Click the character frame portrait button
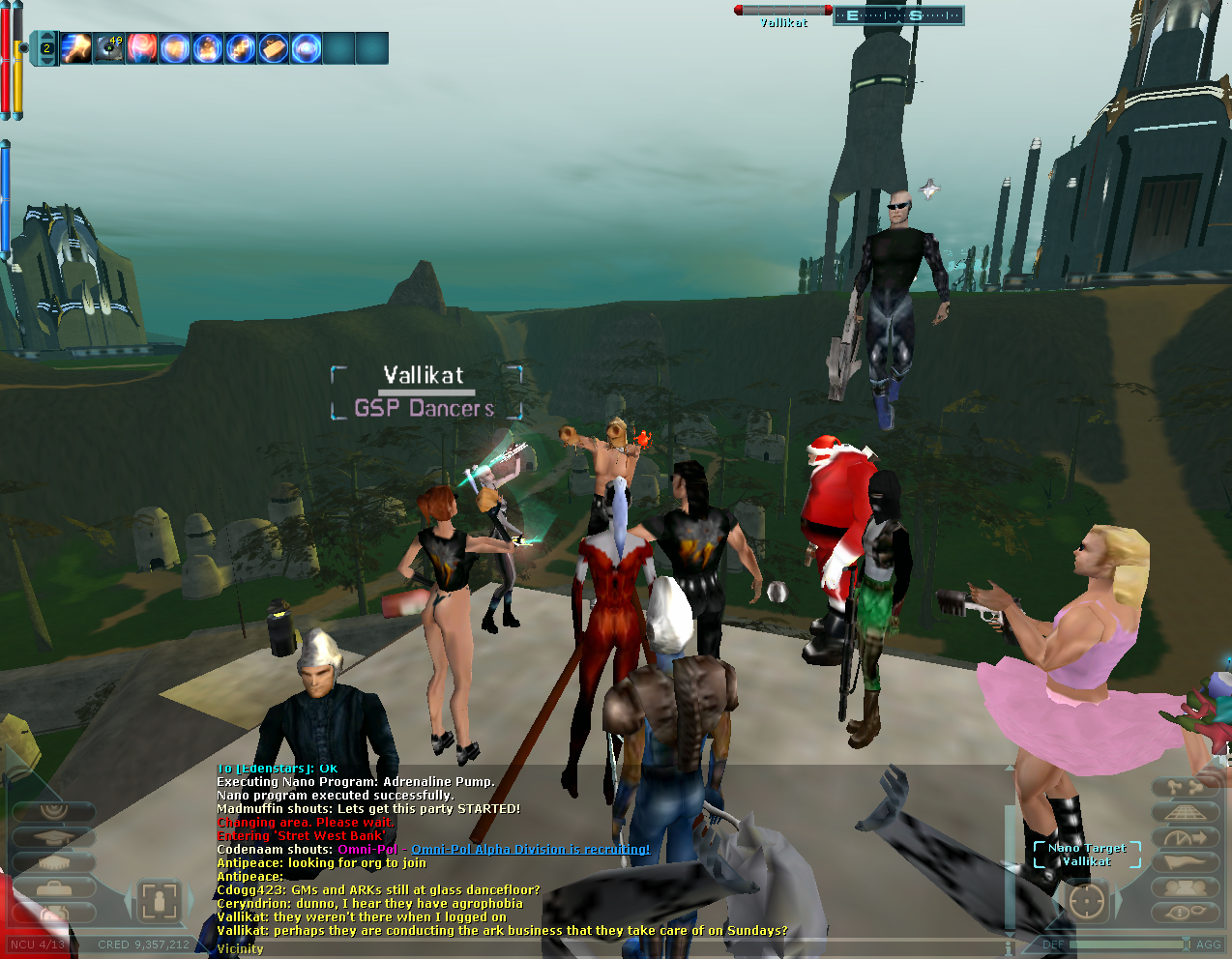 [160, 901]
